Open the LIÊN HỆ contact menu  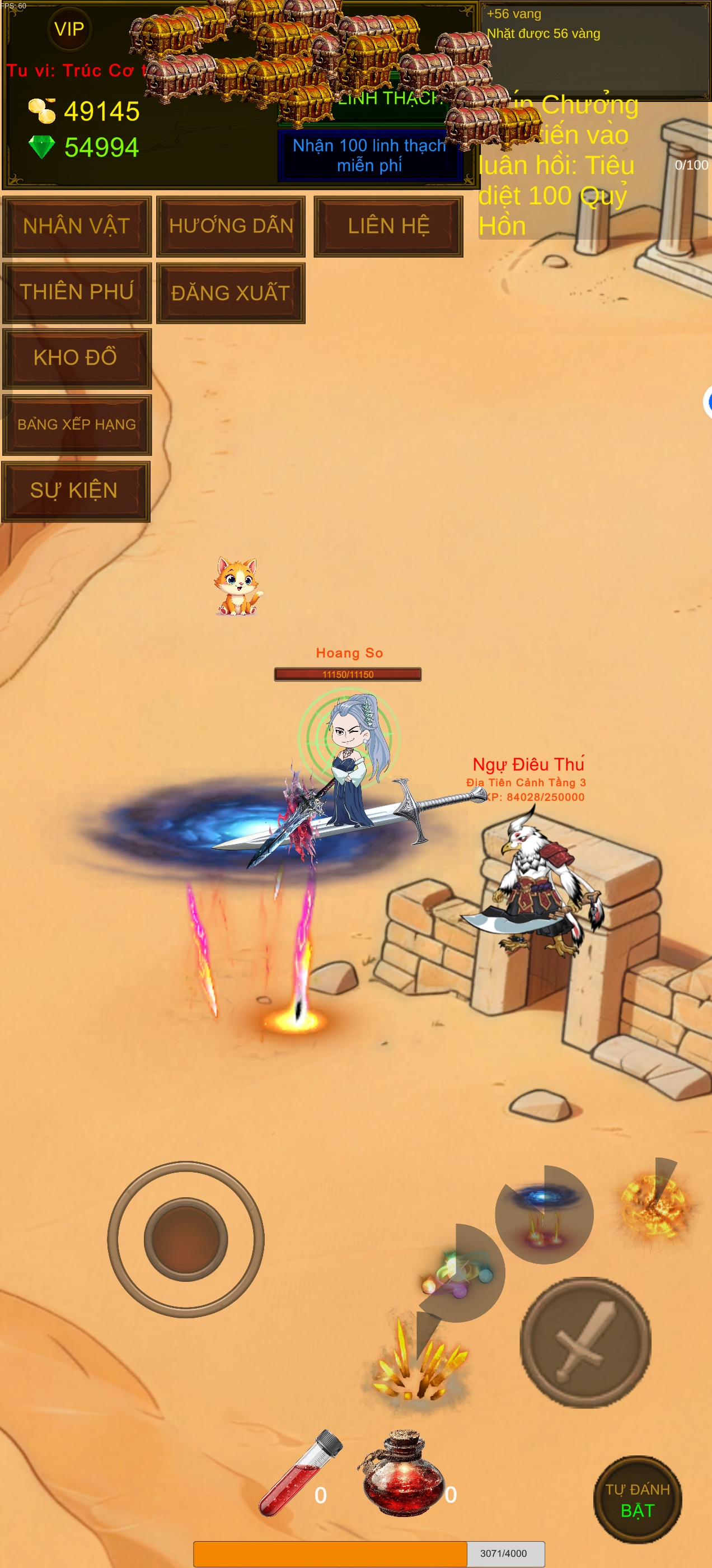pos(388,226)
